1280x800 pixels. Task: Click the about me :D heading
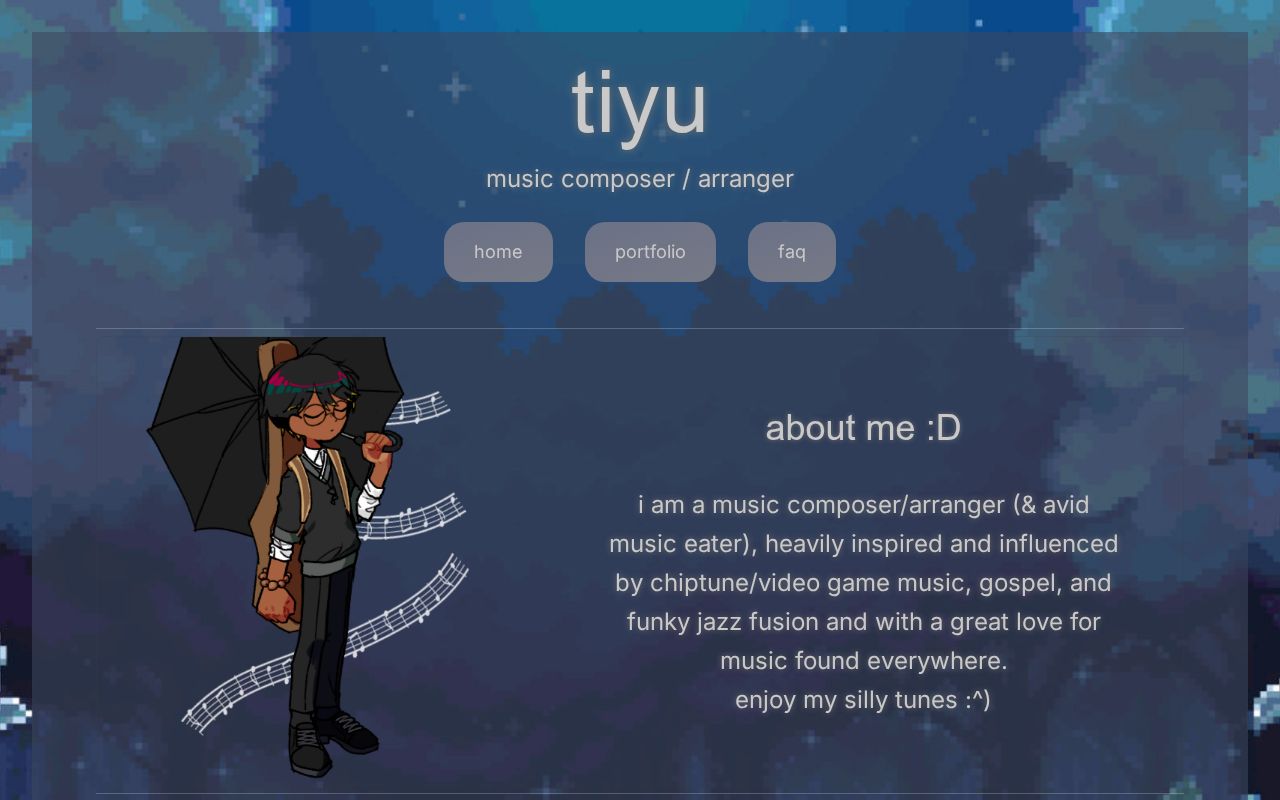(863, 428)
